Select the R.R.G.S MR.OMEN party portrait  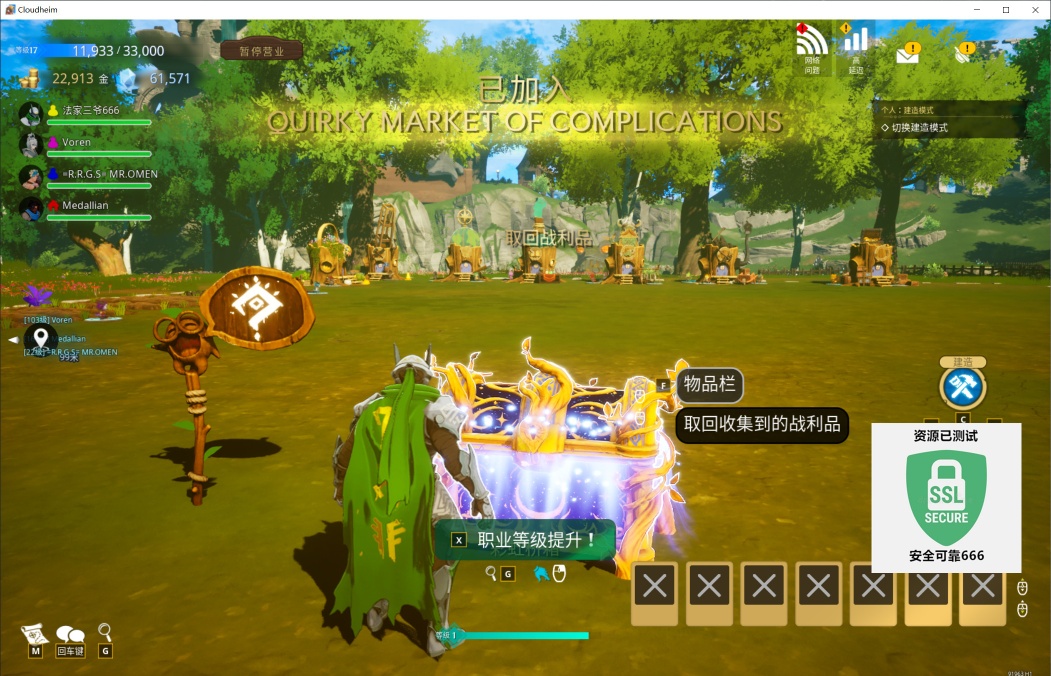[32, 176]
